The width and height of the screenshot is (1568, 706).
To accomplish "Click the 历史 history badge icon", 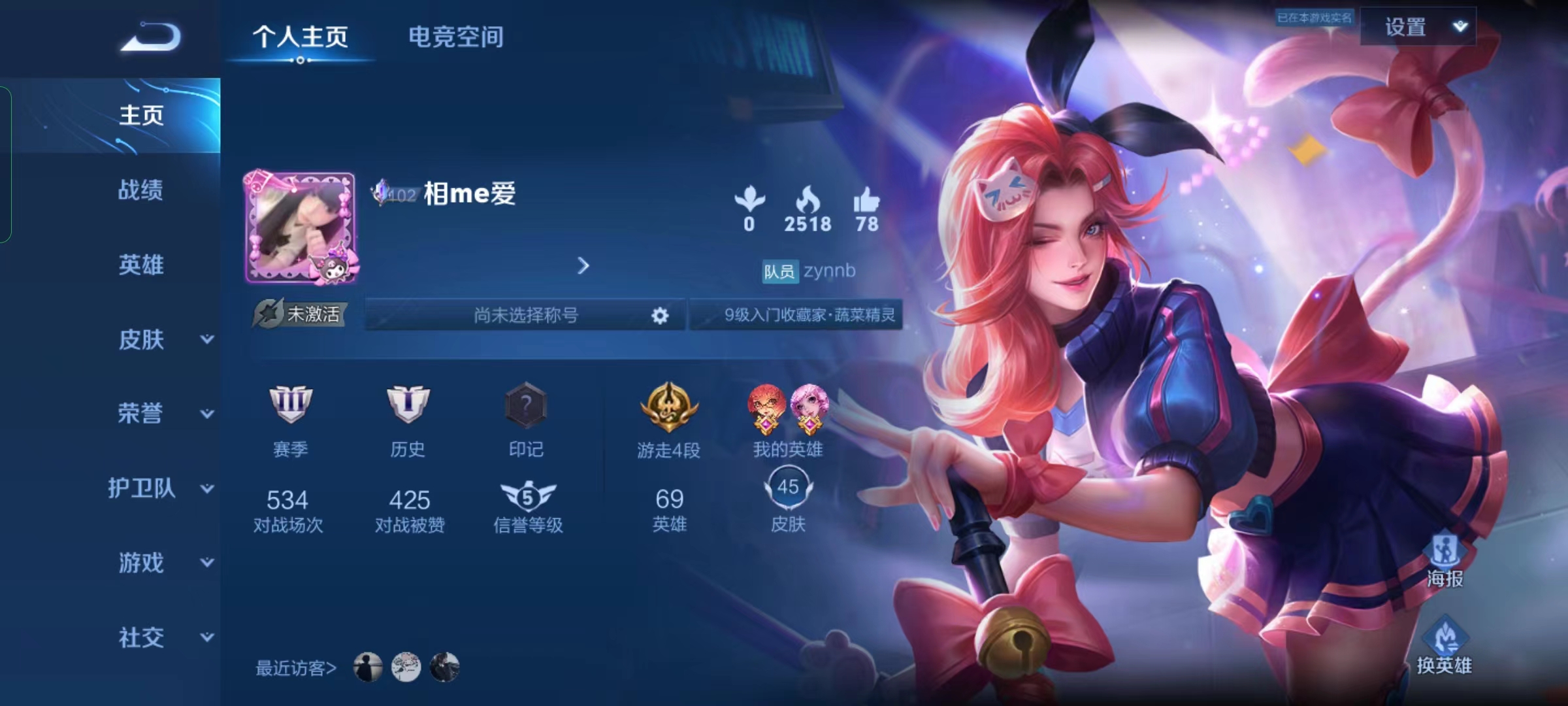I will pos(409,405).
